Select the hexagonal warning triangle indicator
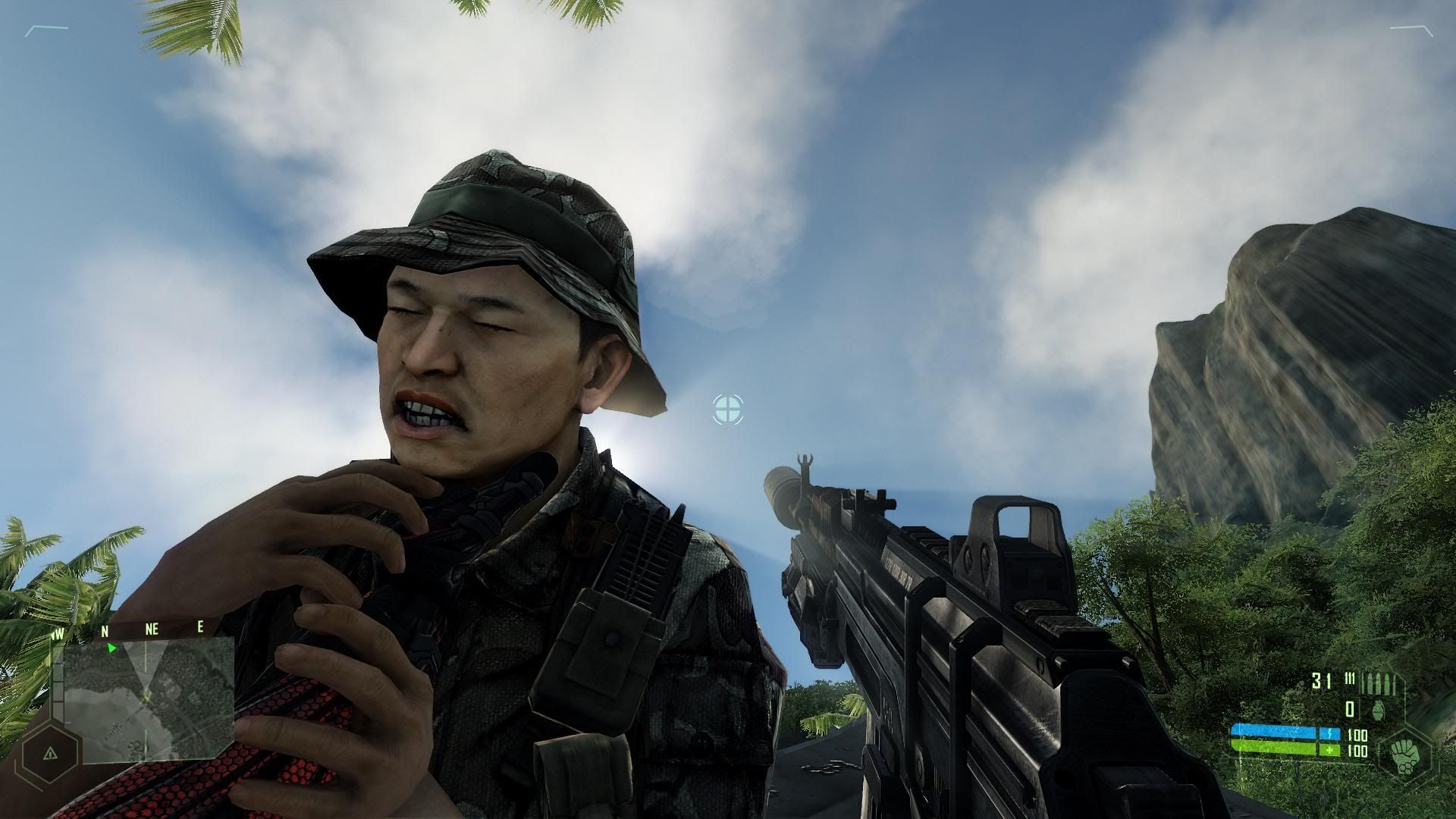Screen dimensions: 1456x819 click(x=50, y=753)
